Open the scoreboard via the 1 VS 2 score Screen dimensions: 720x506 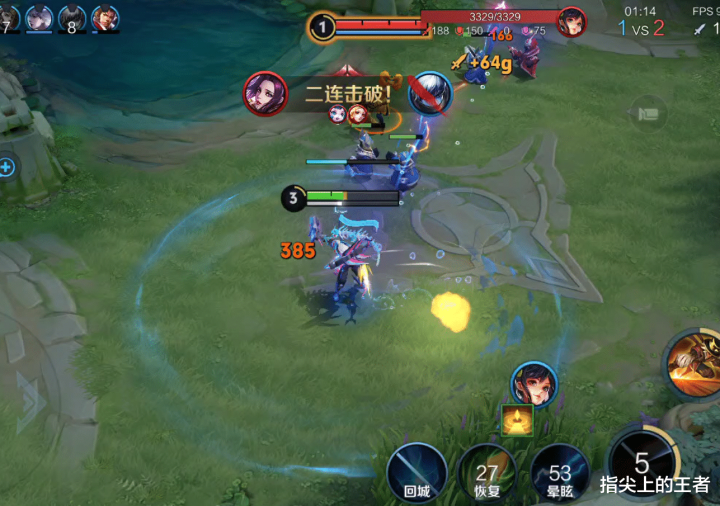tap(640, 29)
